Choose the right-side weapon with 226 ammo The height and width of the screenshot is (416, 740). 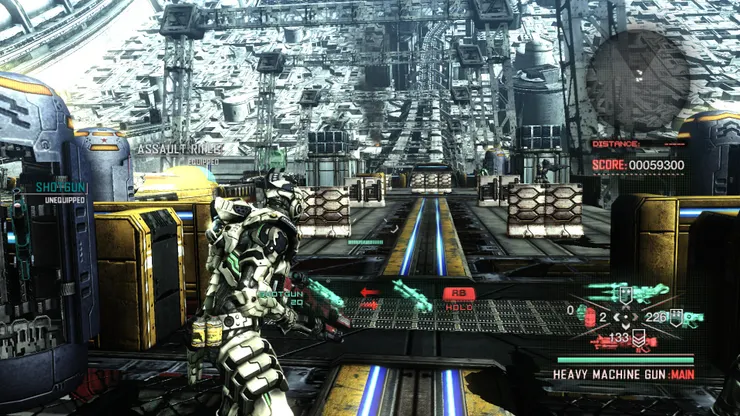[690, 318]
